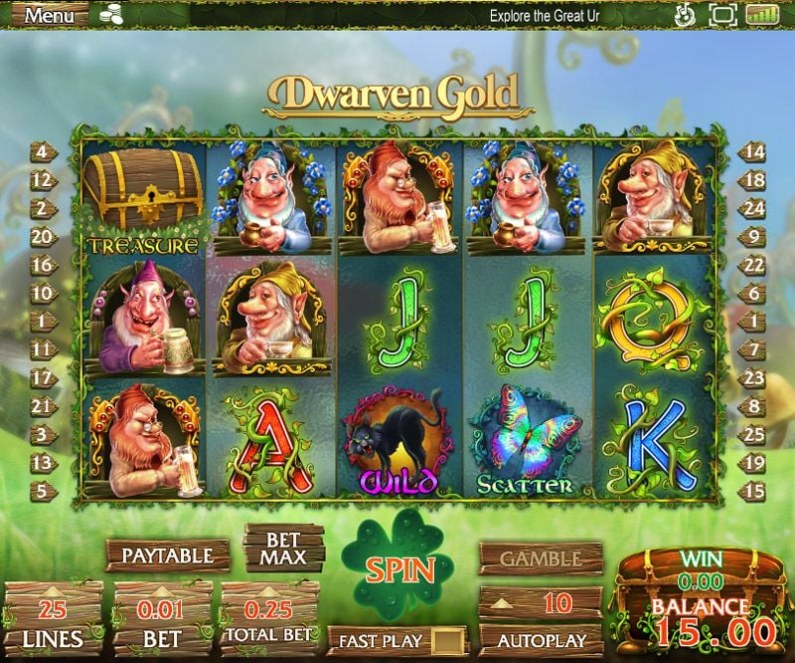Image resolution: width=795 pixels, height=663 pixels.
Task: Select payline number 14 marker
Action: (754, 153)
